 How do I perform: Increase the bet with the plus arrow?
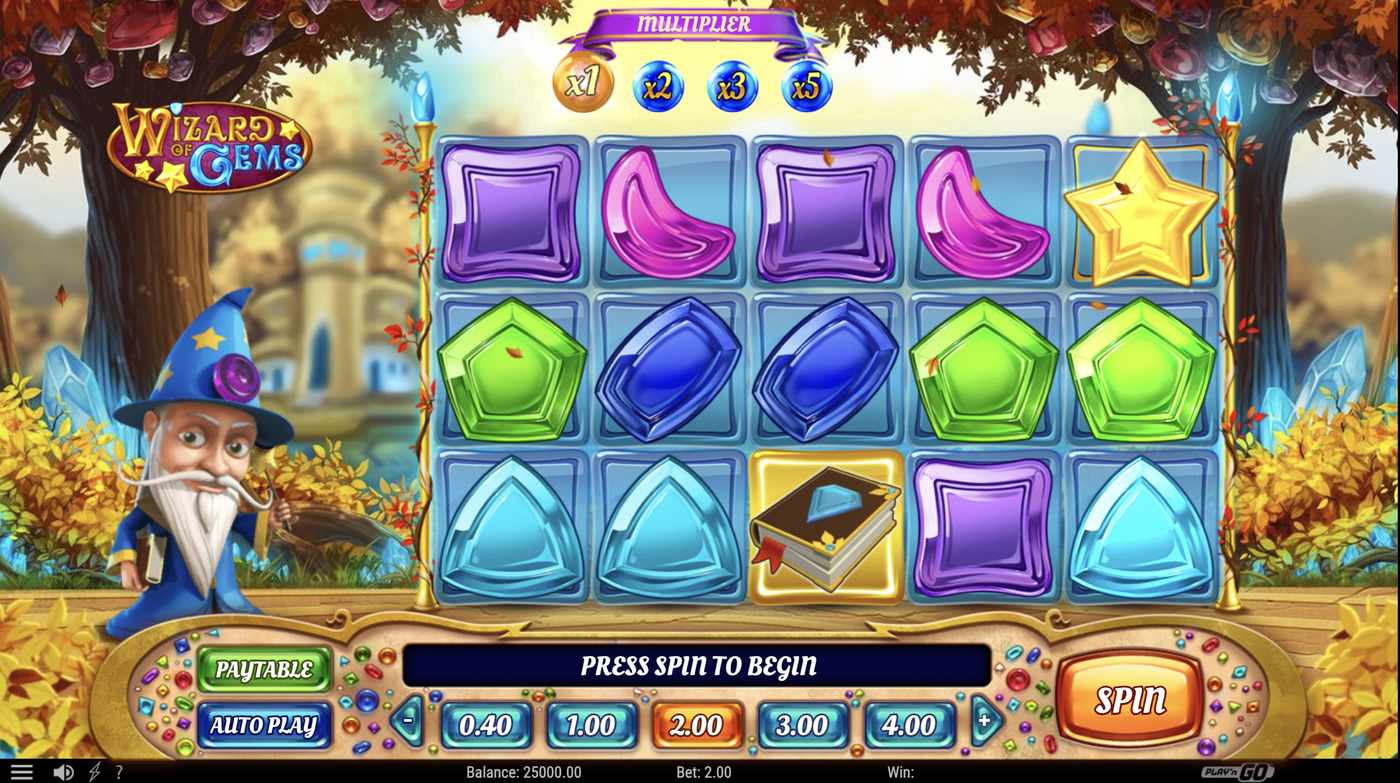pyautogui.click(x=986, y=722)
